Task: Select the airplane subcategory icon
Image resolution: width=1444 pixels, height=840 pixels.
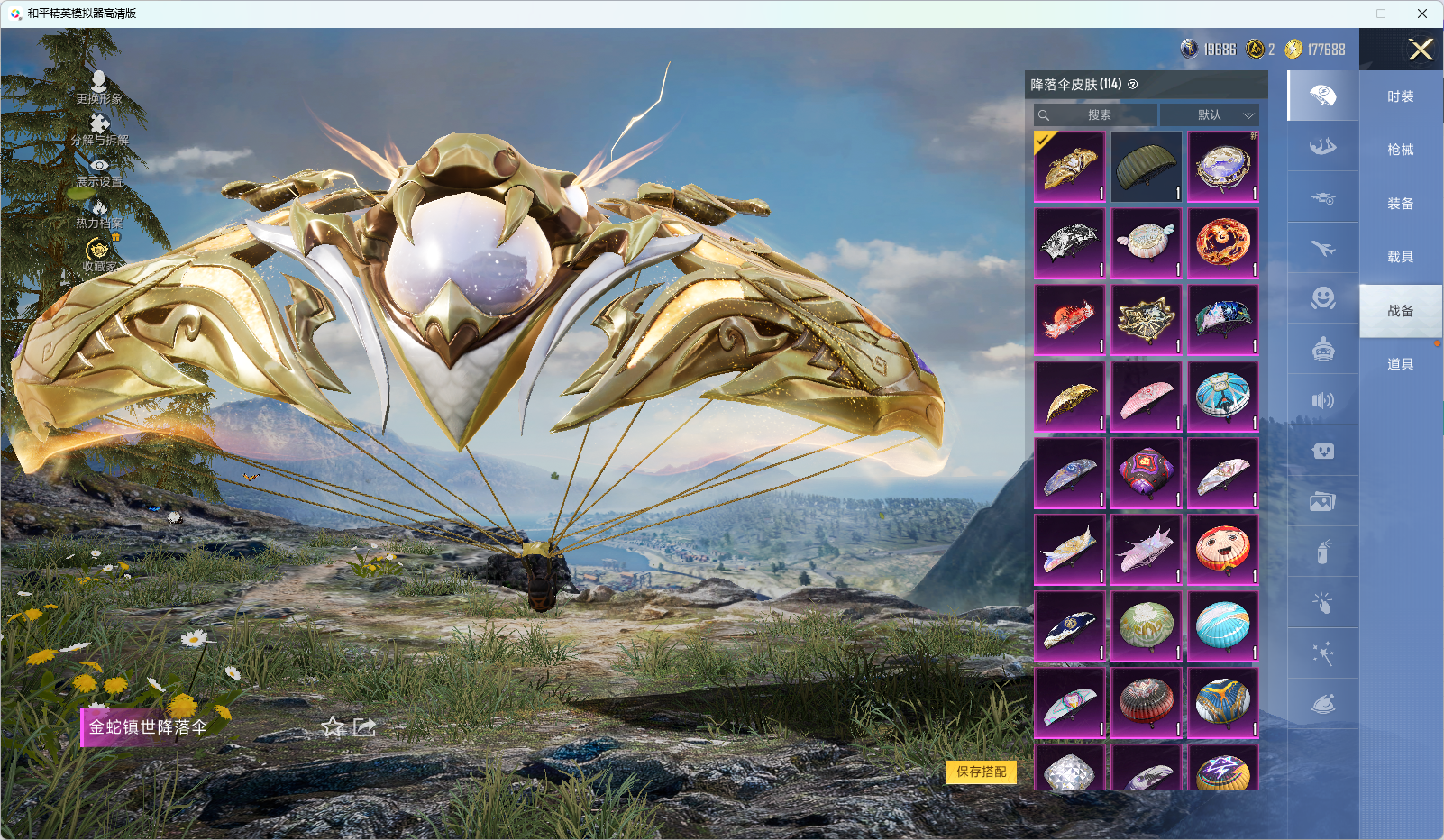Action: (1322, 247)
